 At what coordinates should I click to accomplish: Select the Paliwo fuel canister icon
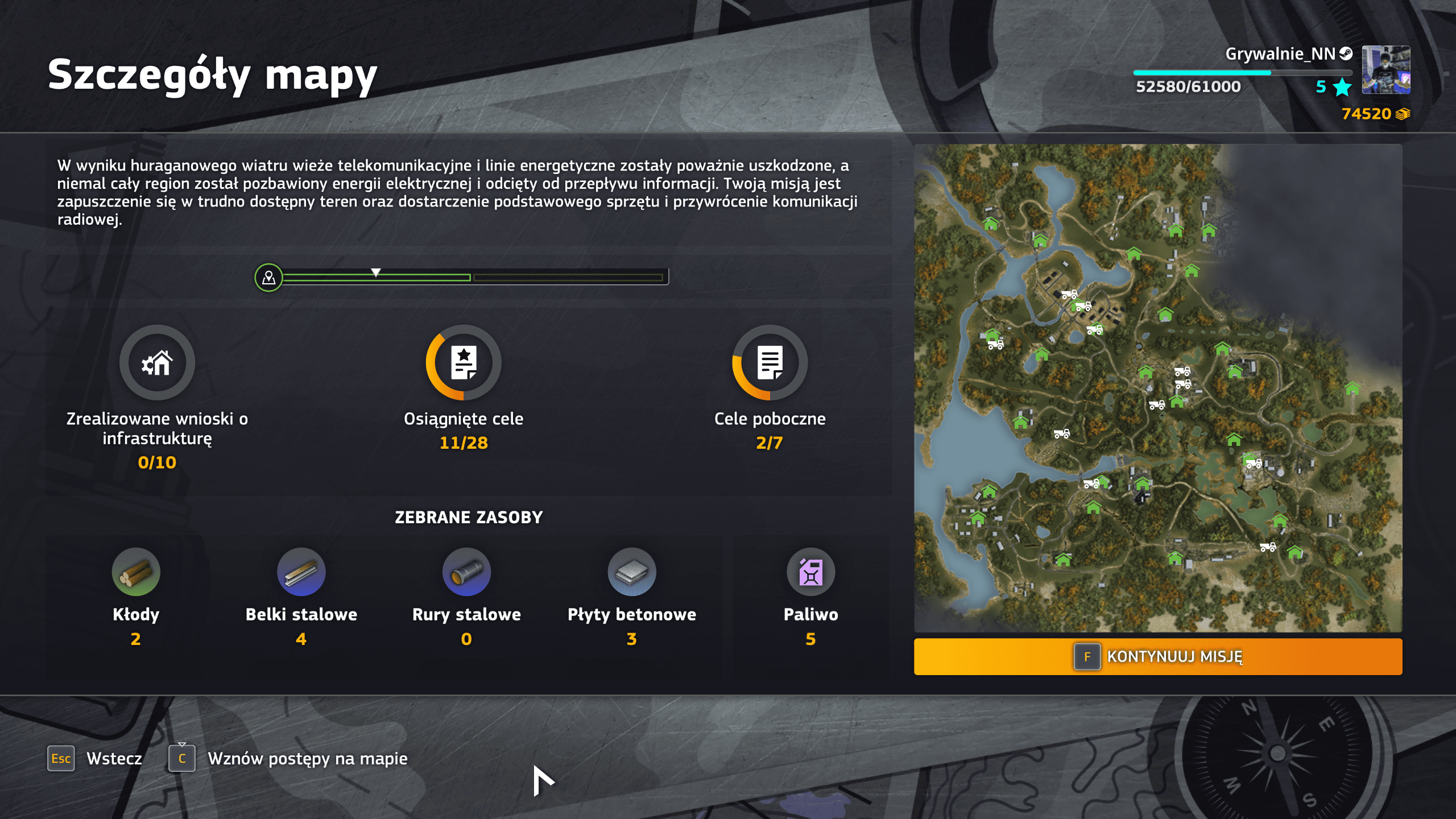(810, 572)
